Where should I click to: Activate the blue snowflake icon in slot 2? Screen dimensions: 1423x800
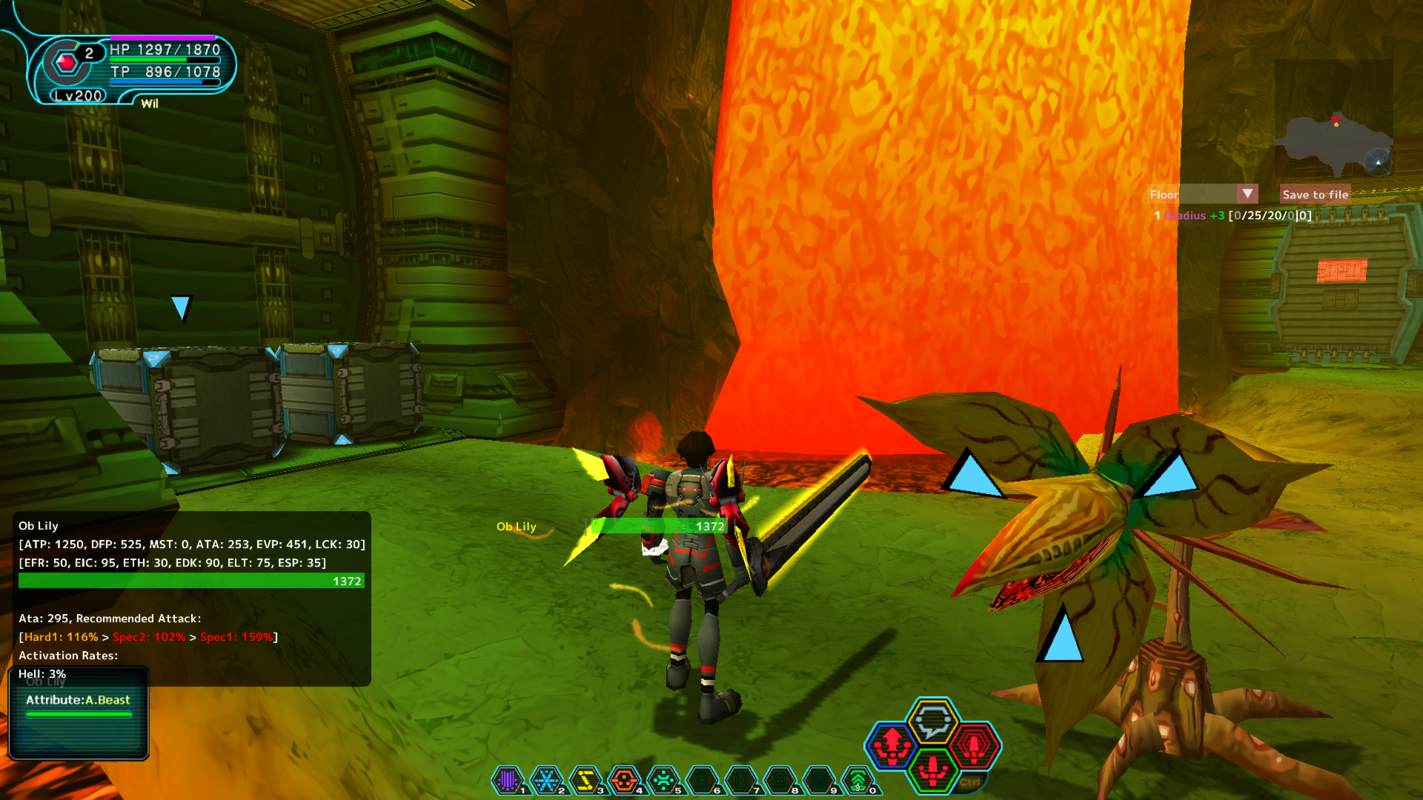click(546, 778)
